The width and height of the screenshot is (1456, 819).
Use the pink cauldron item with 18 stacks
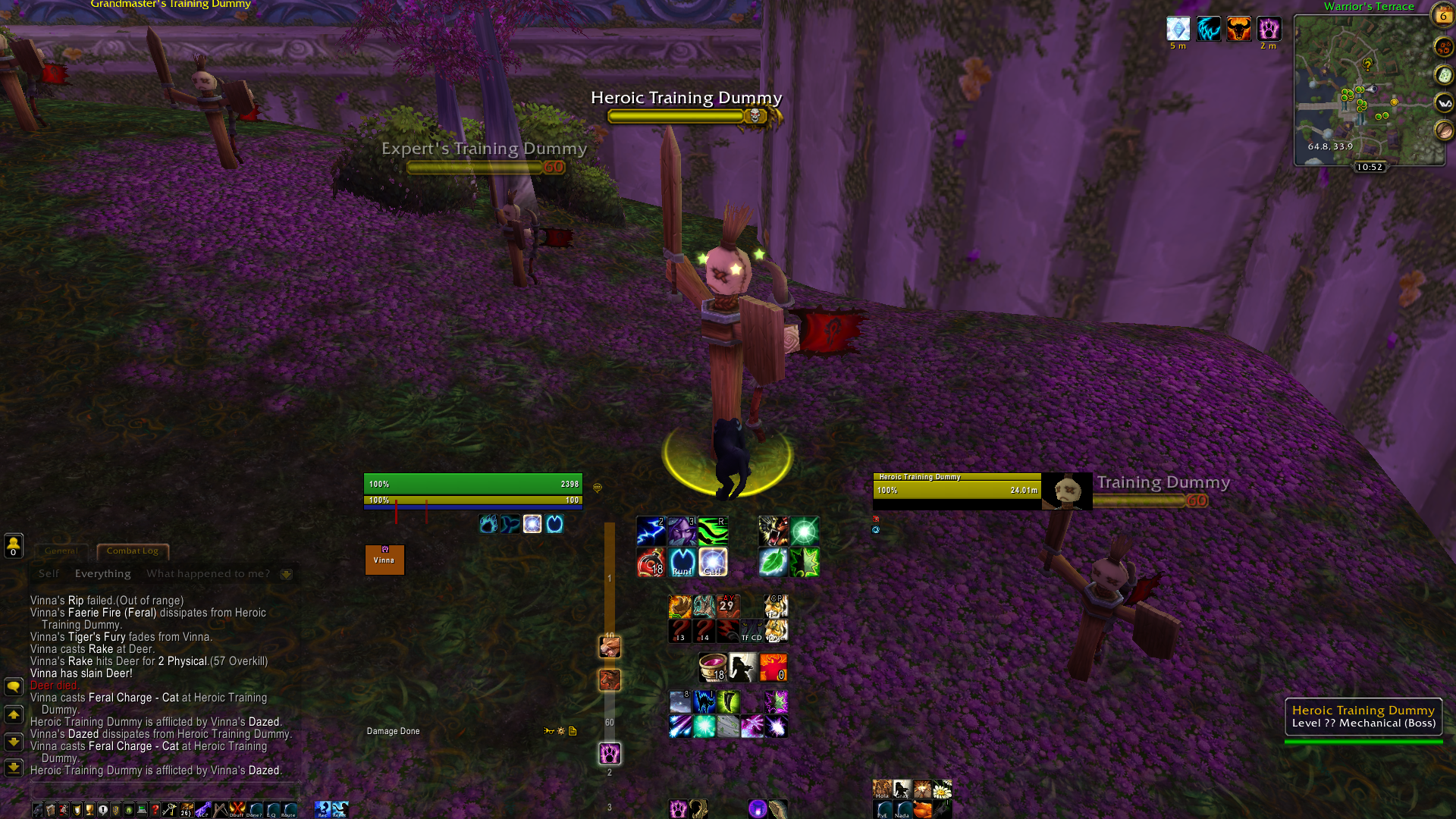pyautogui.click(x=712, y=667)
